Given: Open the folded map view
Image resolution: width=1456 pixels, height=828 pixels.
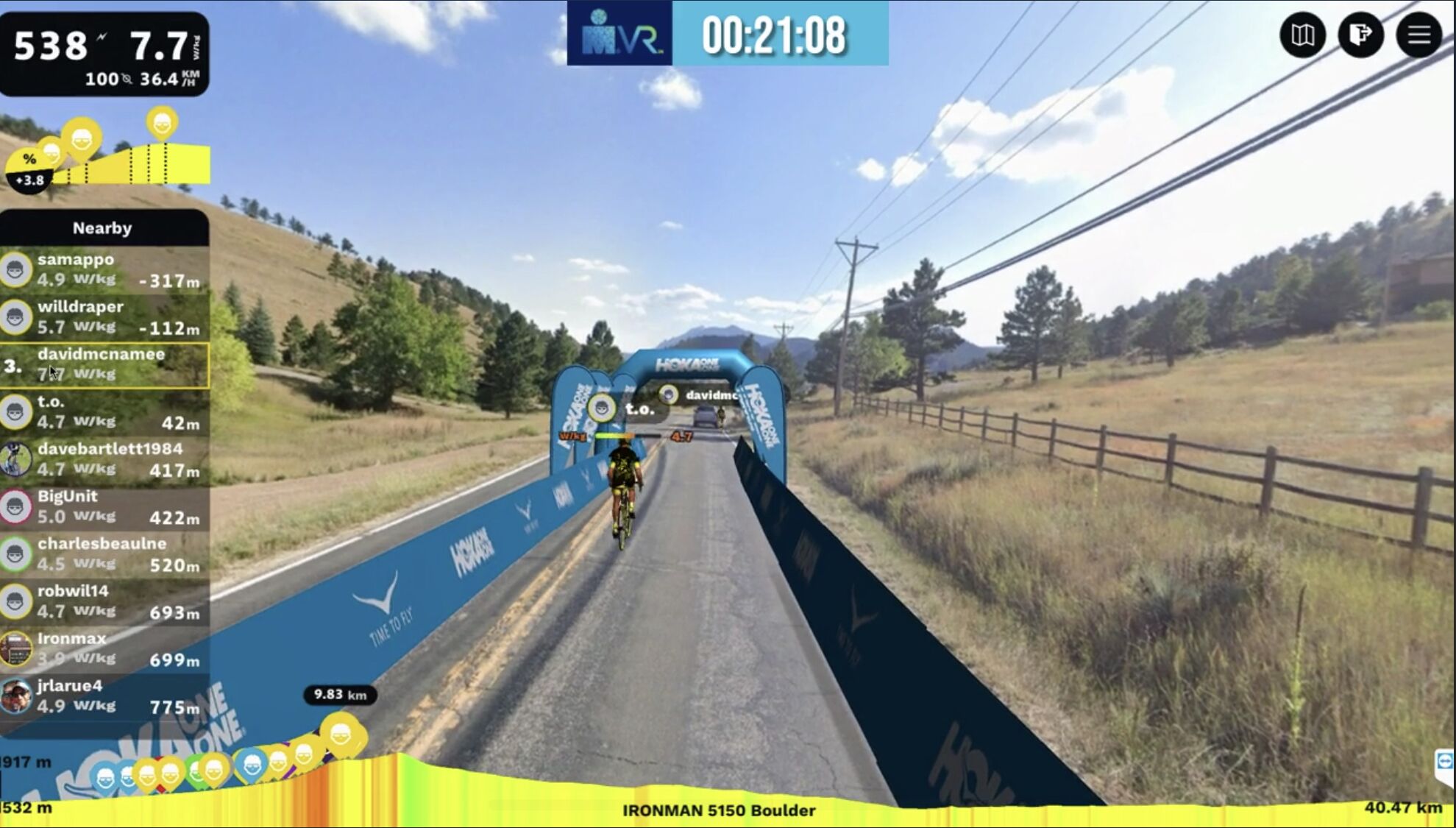Looking at the screenshot, I should point(1302,35).
